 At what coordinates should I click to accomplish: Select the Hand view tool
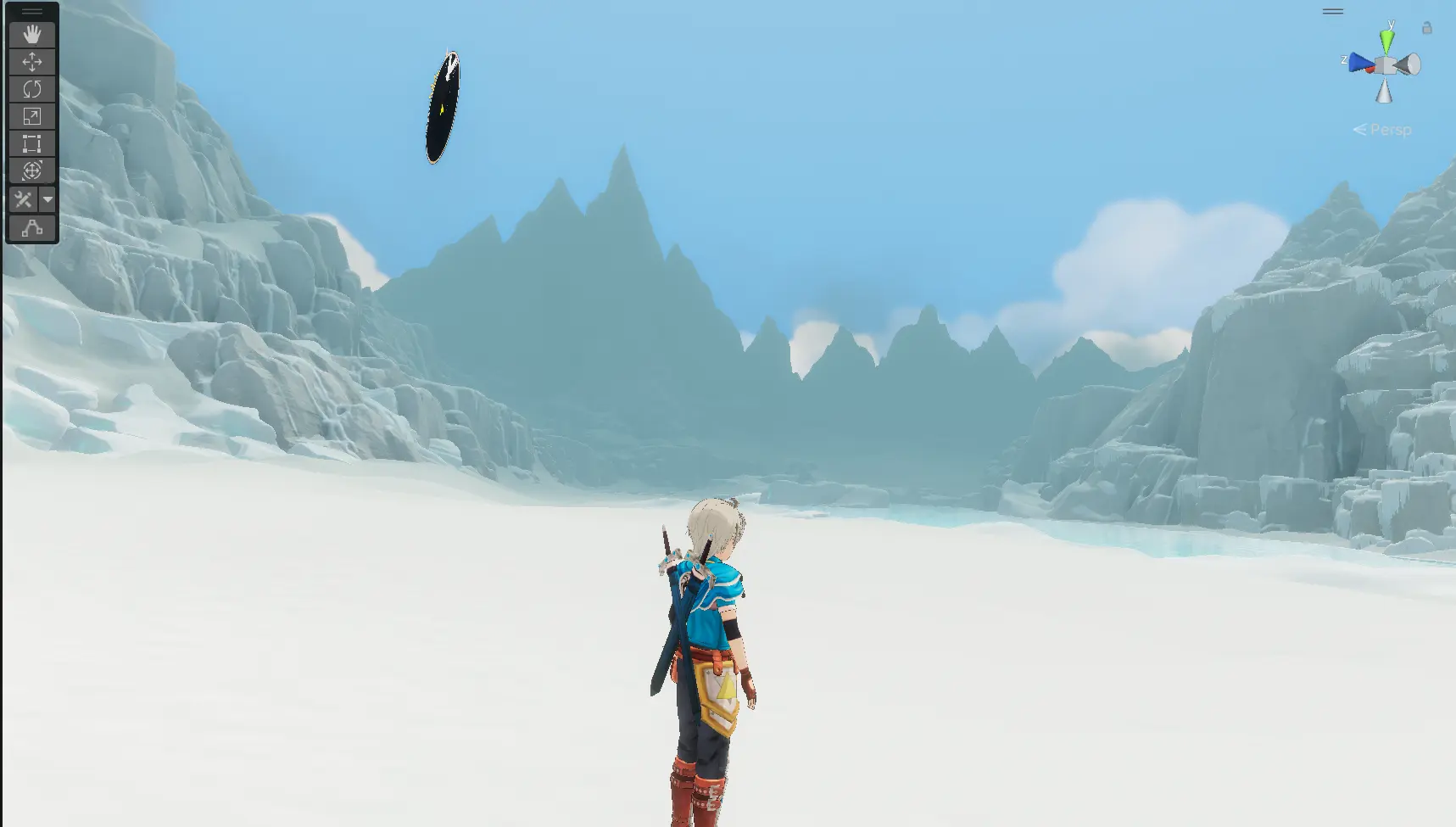pyautogui.click(x=32, y=35)
